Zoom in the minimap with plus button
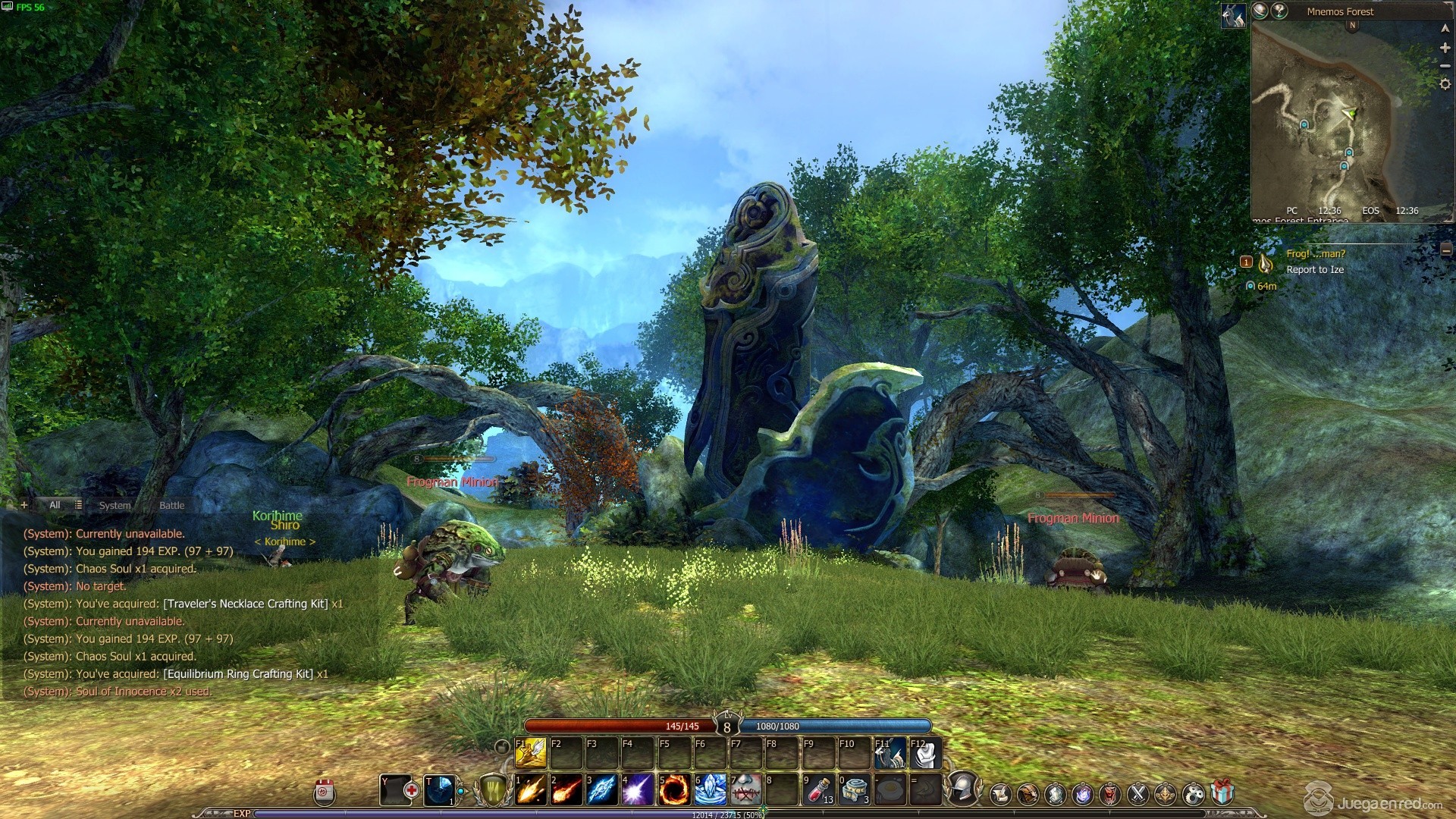Image resolution: width=1456 pixels, height=819 pixels. coord(1445,47)
